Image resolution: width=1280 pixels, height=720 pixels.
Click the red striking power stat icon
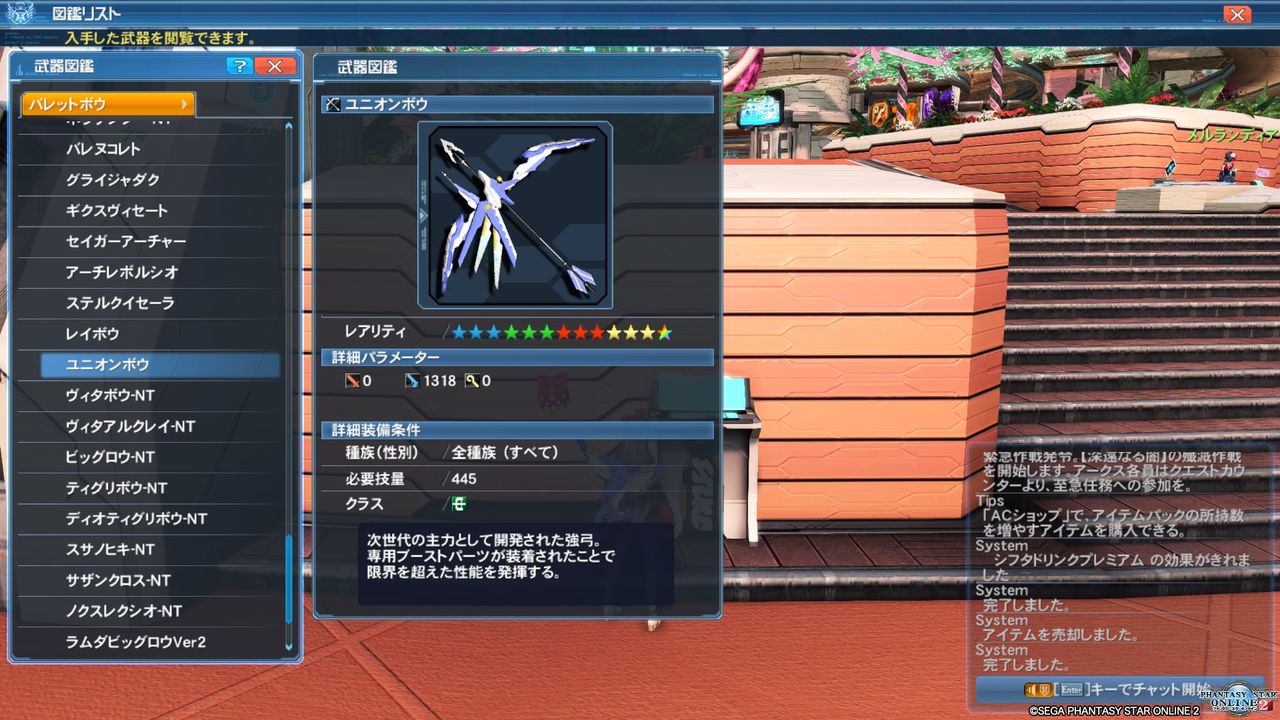tap(352, 380)
